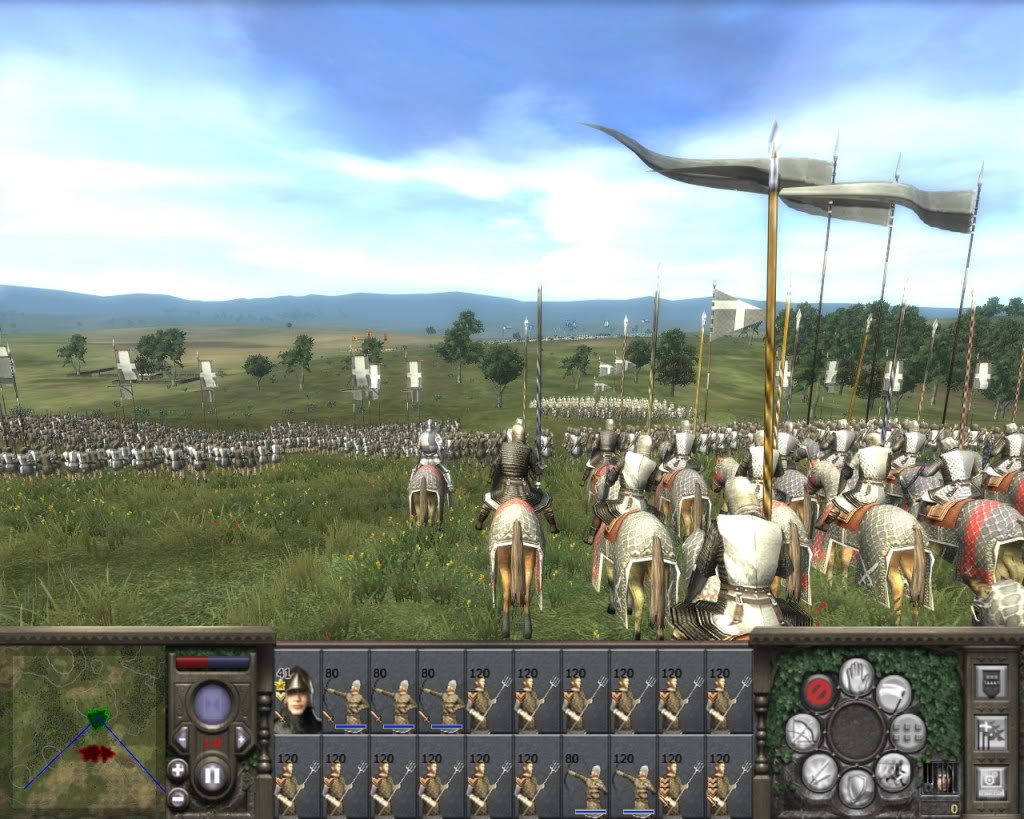Zoom in the minimap with plus button
Viewport: 1024px width, 819px height.
177,769
